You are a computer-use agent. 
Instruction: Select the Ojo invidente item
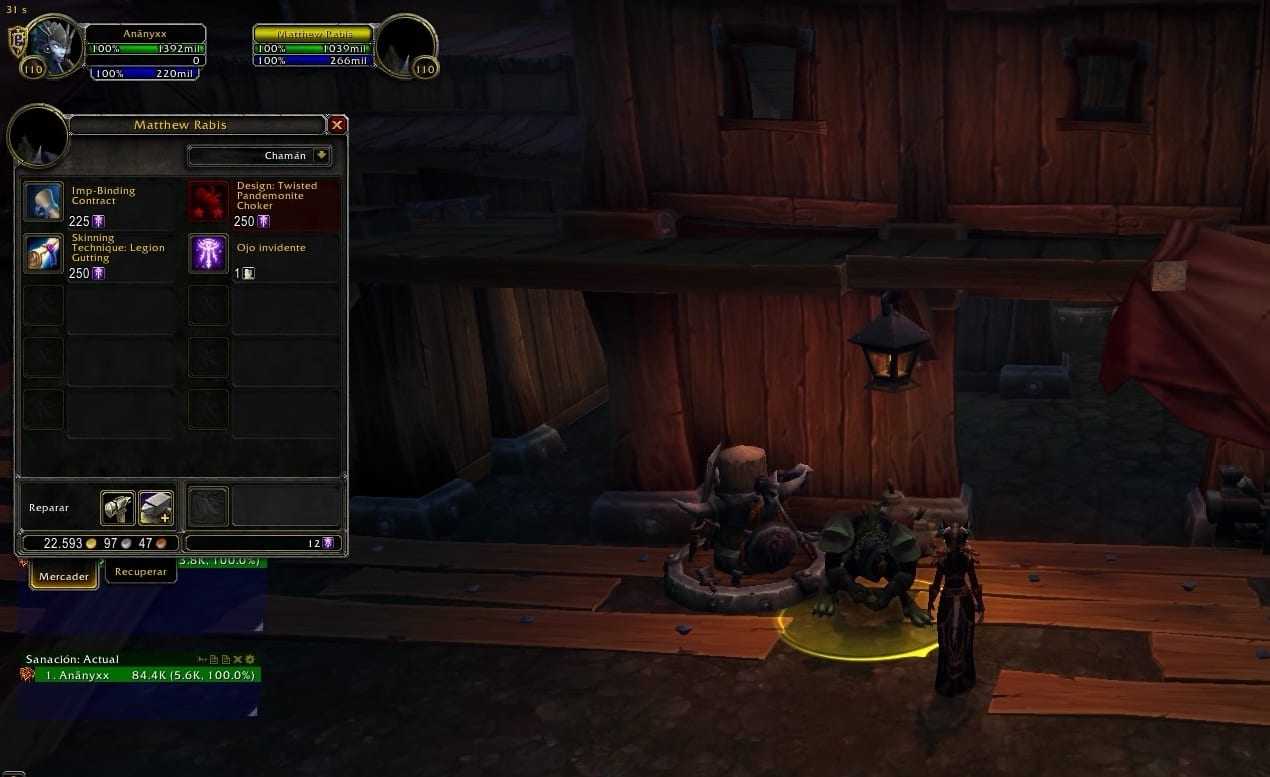coord(208,254)
